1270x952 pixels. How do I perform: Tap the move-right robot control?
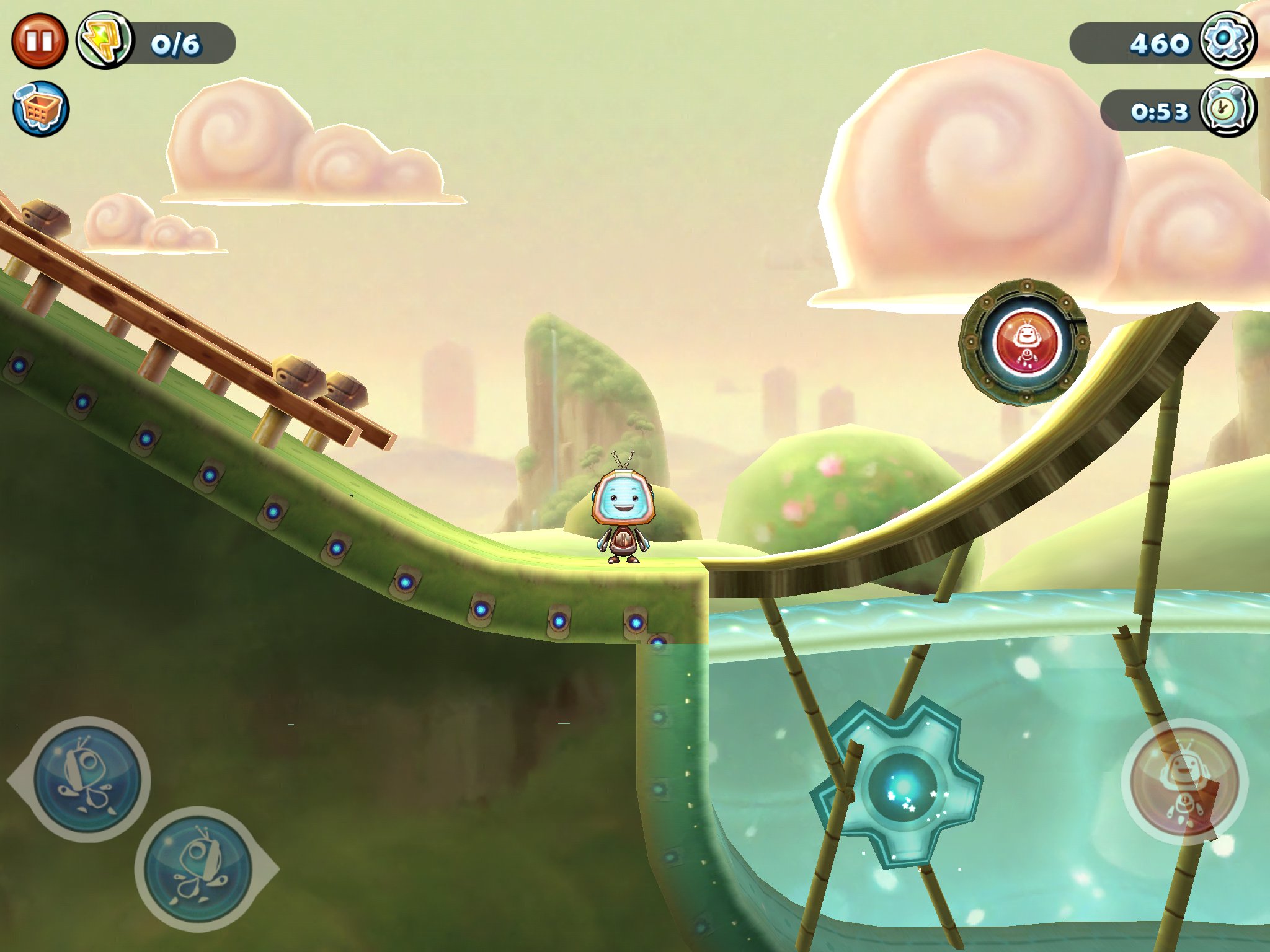point(198,868)
